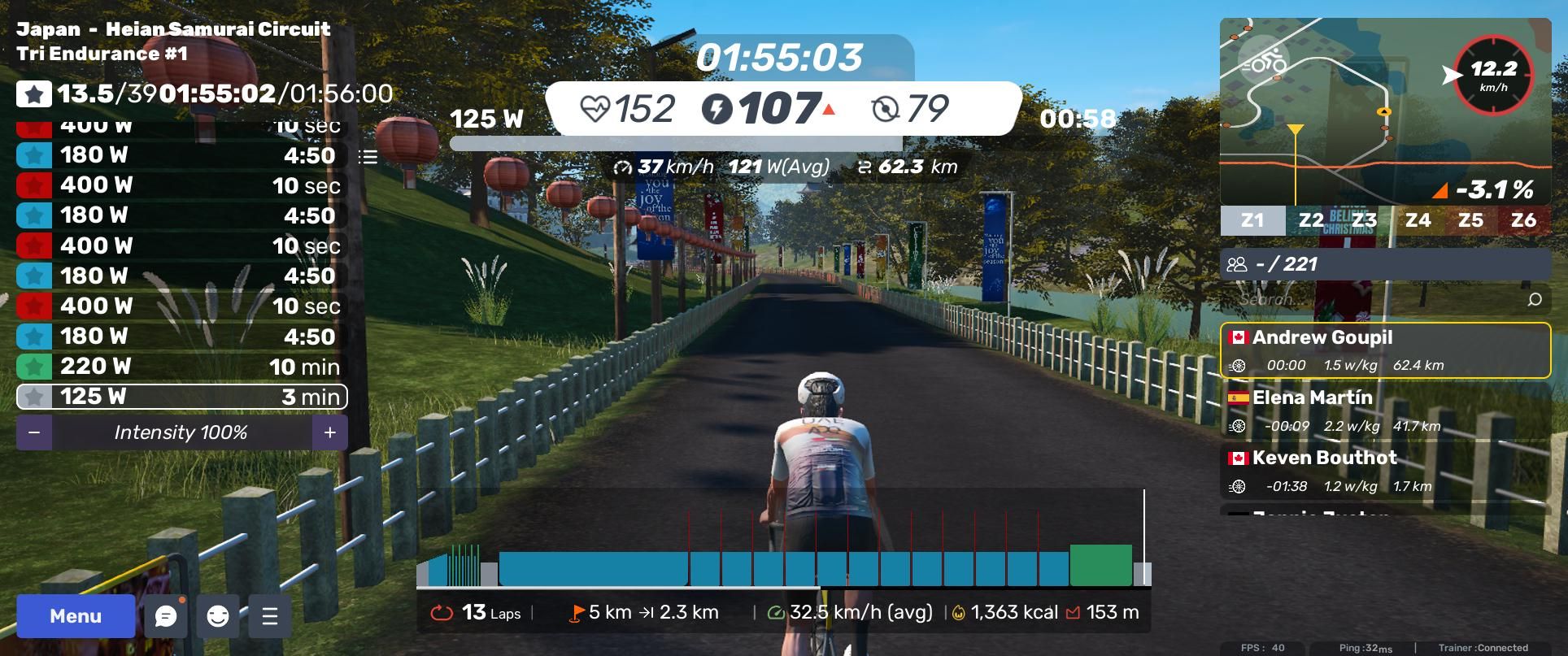The image size is (1568, 656).
Task: Focus the rider Search field
Action: click(x=1374, y=299)
